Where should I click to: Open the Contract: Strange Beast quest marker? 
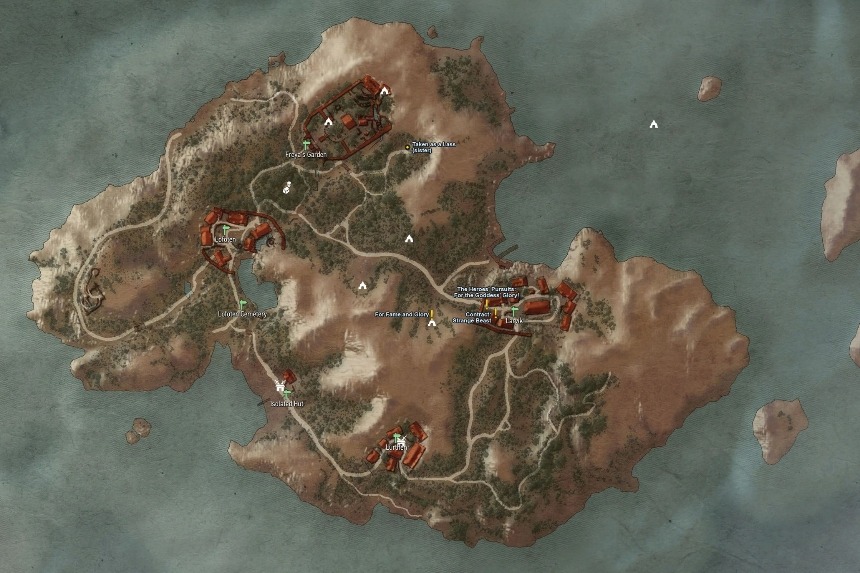pyautogui.click(x=496, y=313)
